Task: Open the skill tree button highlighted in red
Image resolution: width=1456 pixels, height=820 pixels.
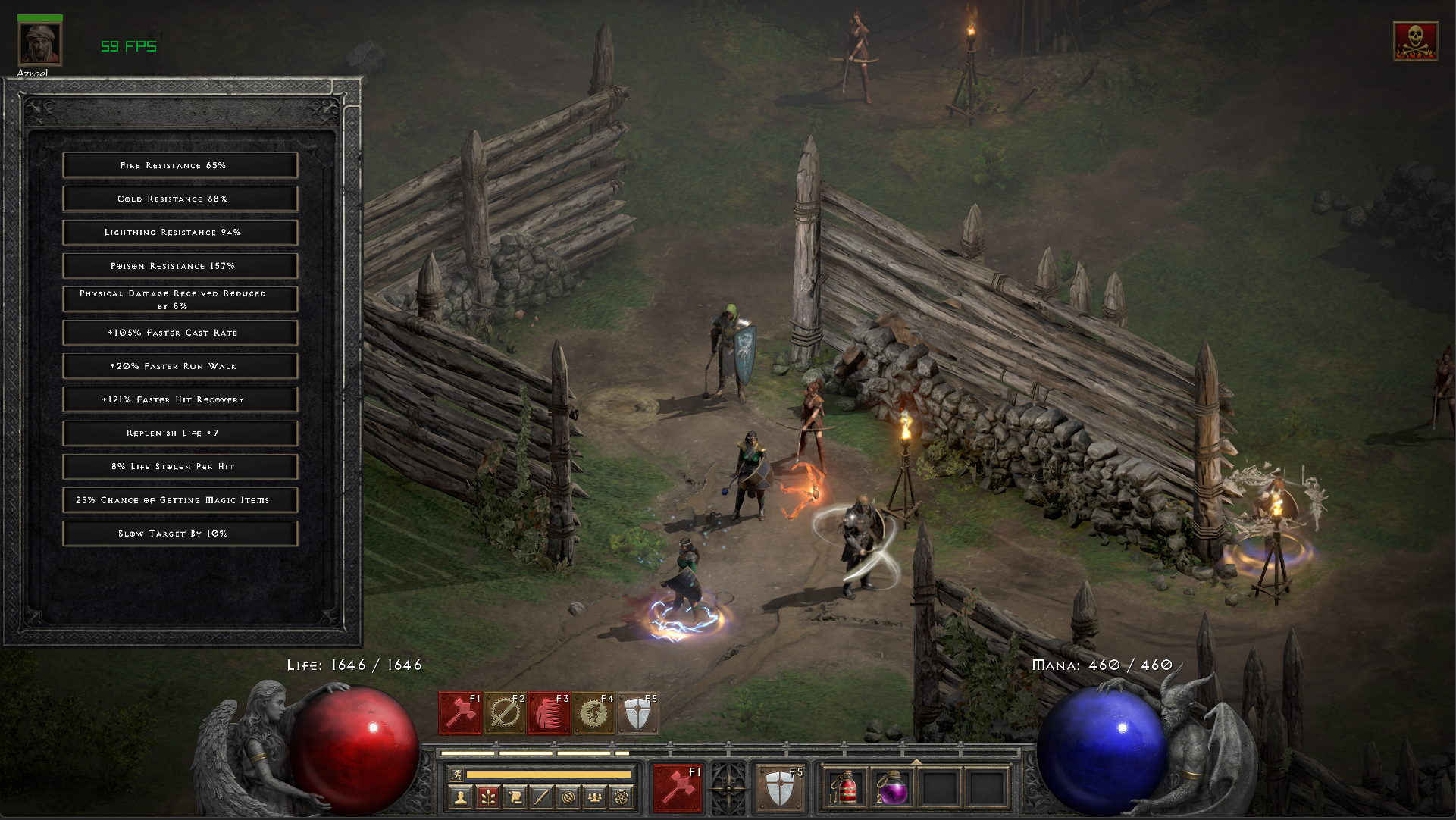Action: pos(487,797)
